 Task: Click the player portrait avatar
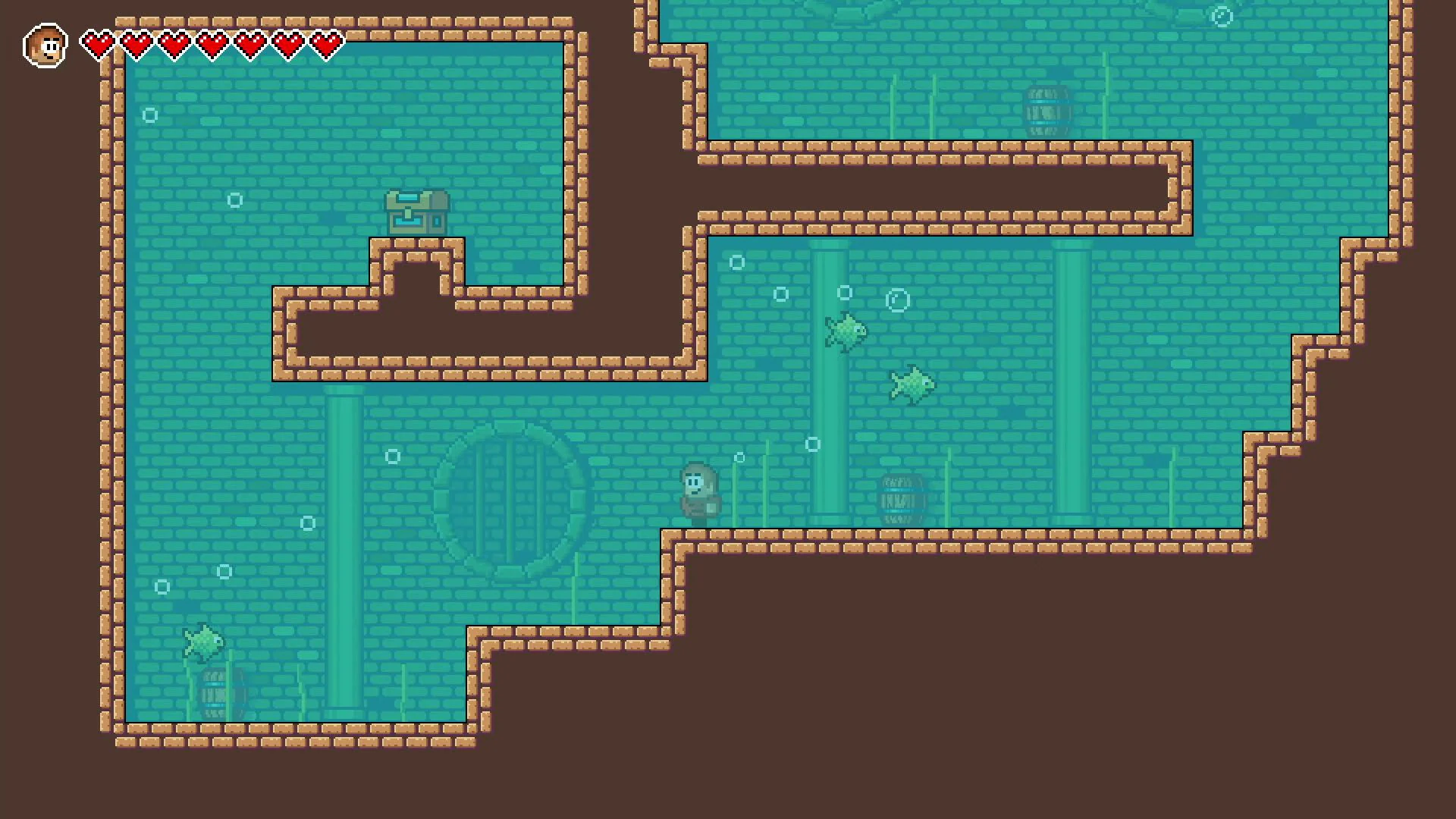[x=45, y=45]
